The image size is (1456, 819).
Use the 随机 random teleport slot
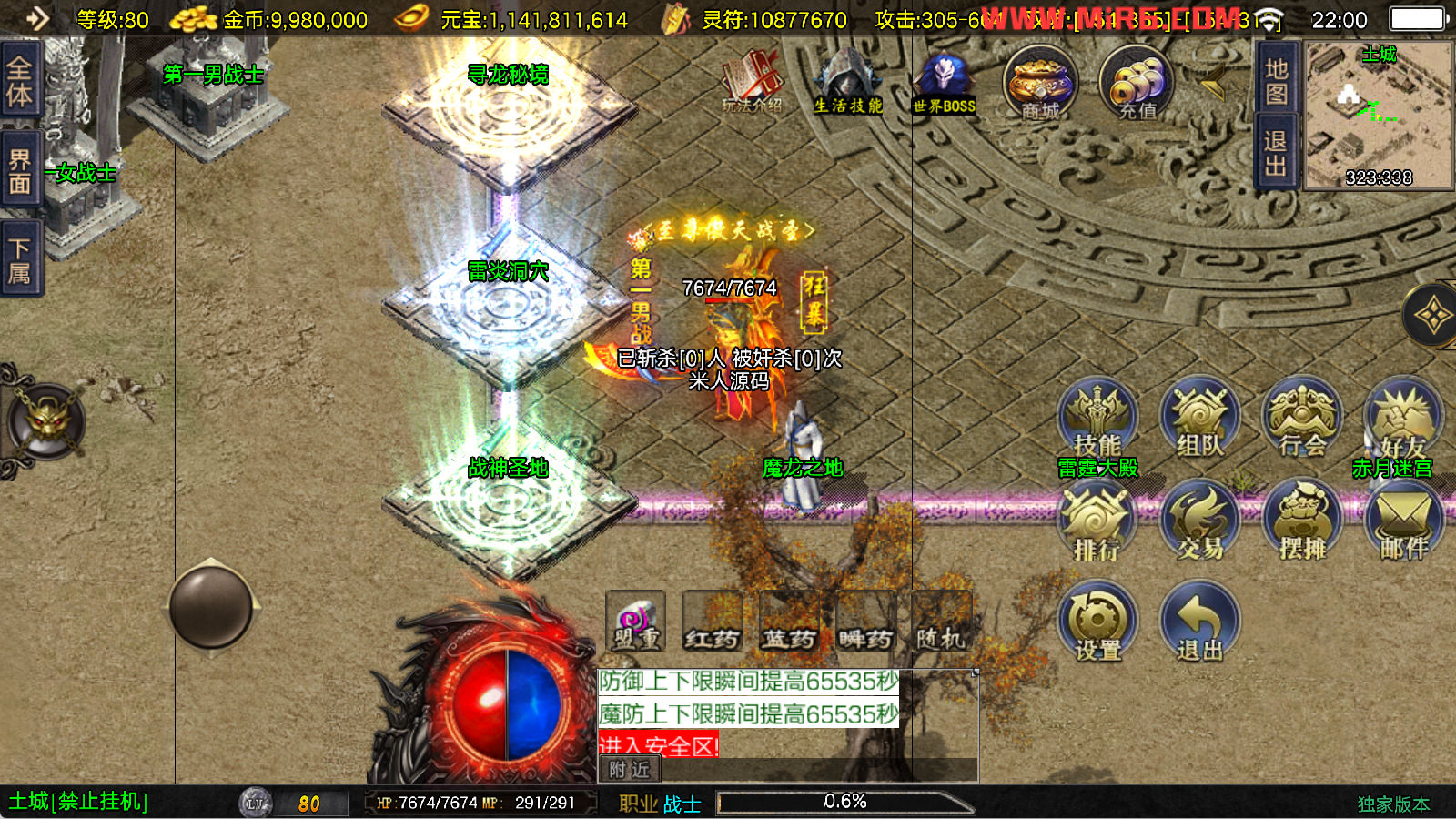point(941,622)
